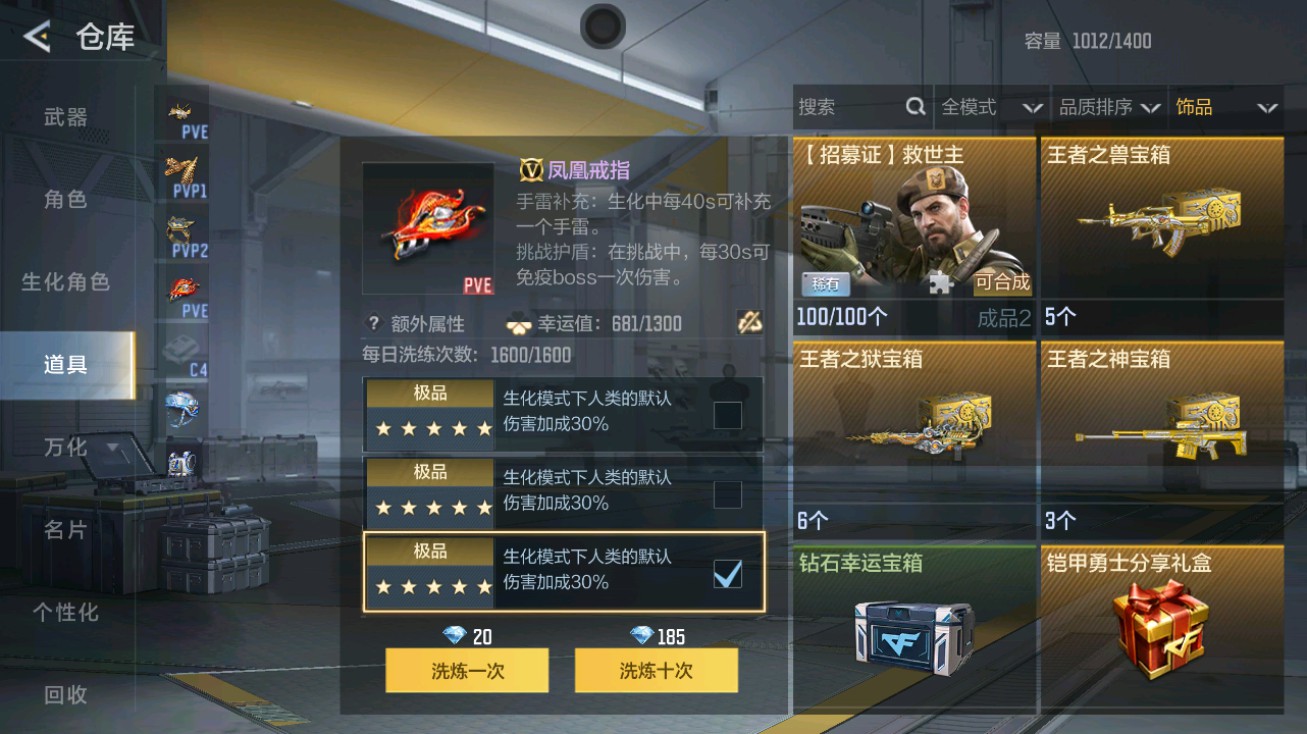This screenshot has width=1307, height=734.
Task: Click the 洗炼一次 button
Action: click(x=465, y=670)
